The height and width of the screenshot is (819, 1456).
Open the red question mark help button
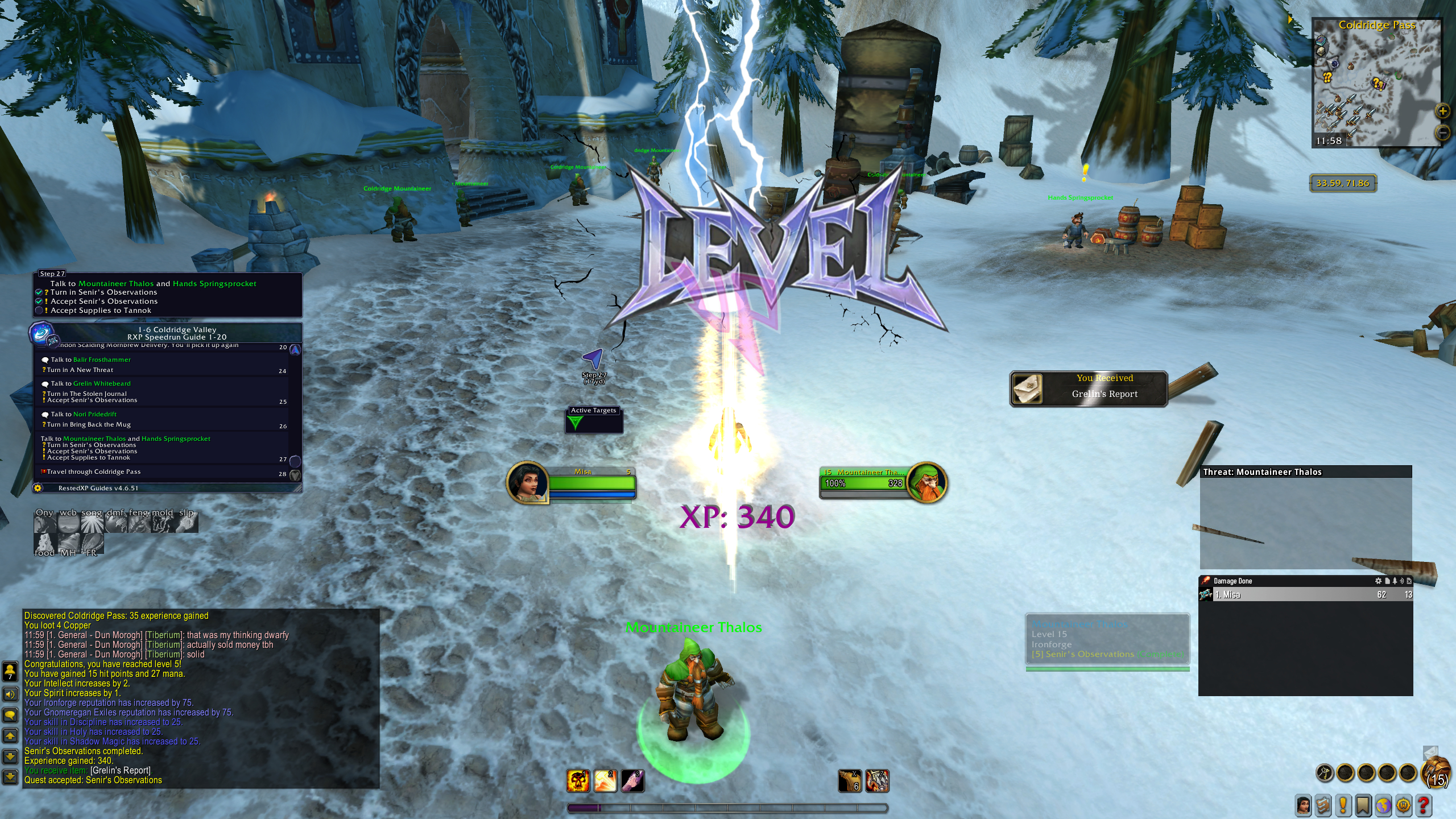(x=1424, y=805)
